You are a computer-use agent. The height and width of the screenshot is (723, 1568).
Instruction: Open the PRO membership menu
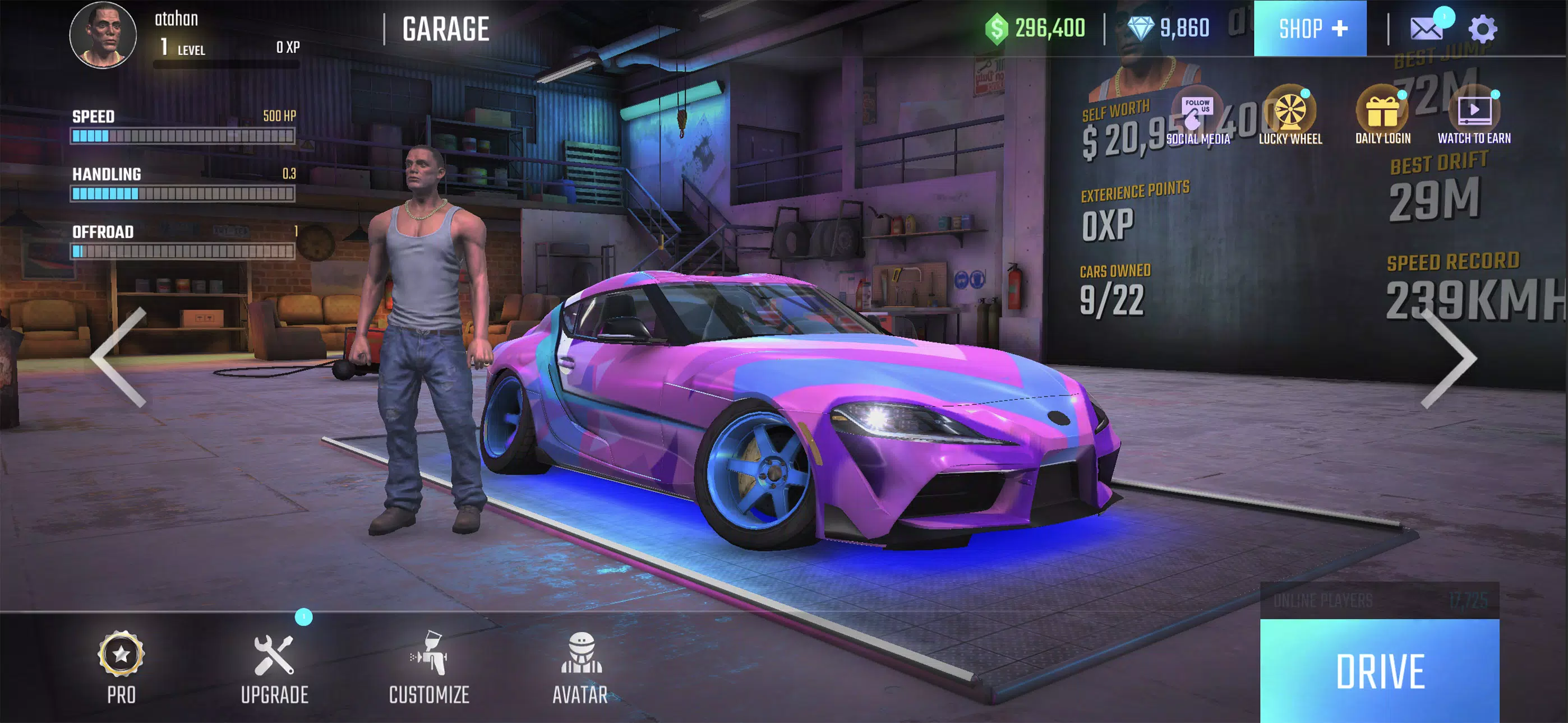pos(121,667)
